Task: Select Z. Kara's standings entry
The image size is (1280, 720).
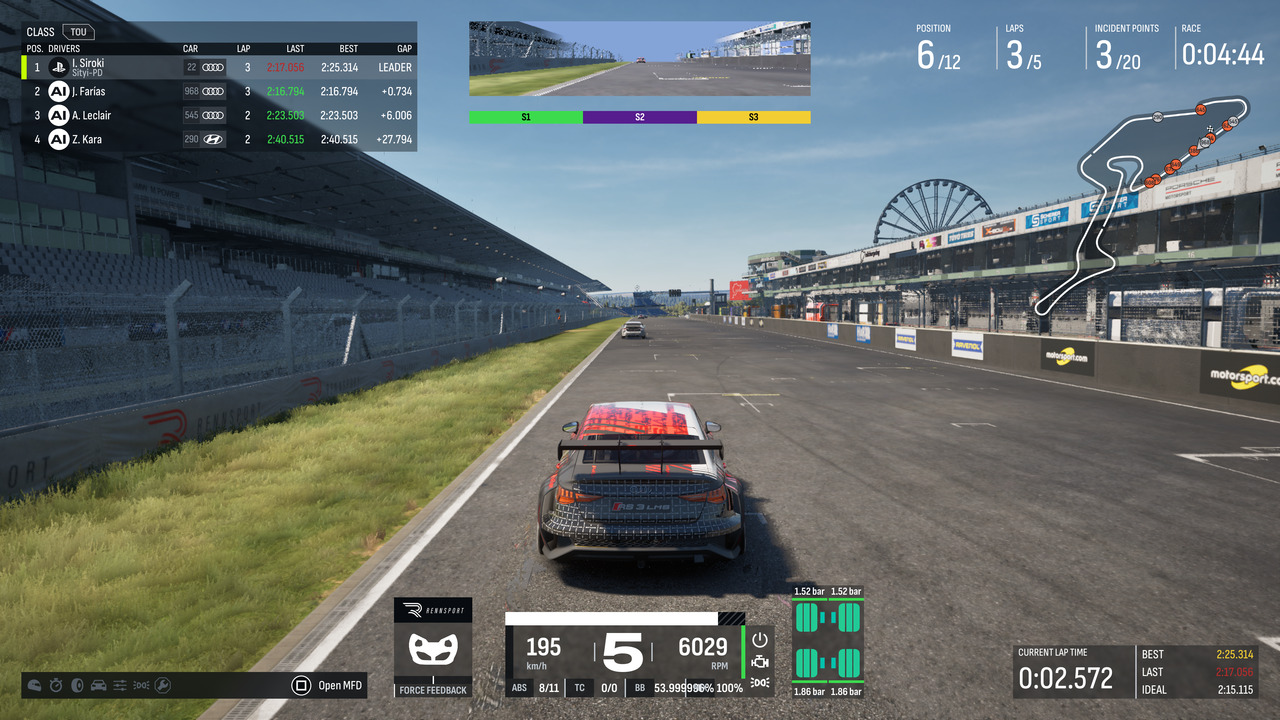Action: (218, 139)
